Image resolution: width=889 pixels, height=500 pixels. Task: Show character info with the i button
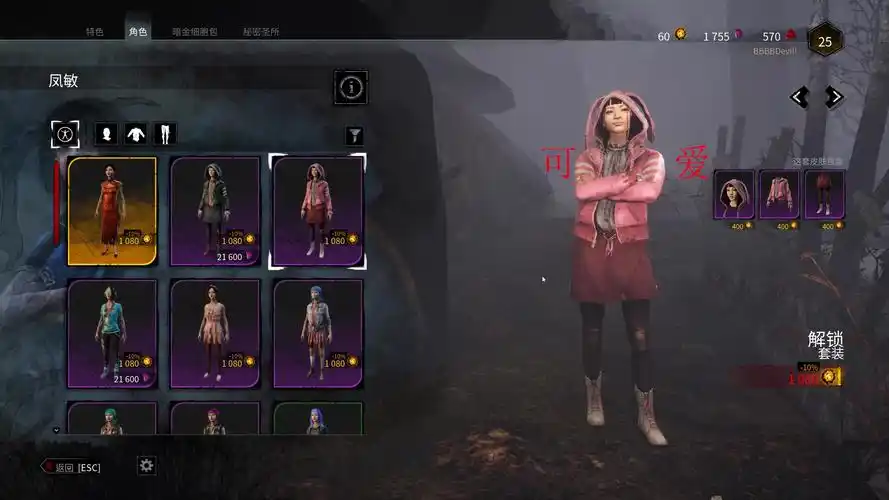(x=350, y=88)
